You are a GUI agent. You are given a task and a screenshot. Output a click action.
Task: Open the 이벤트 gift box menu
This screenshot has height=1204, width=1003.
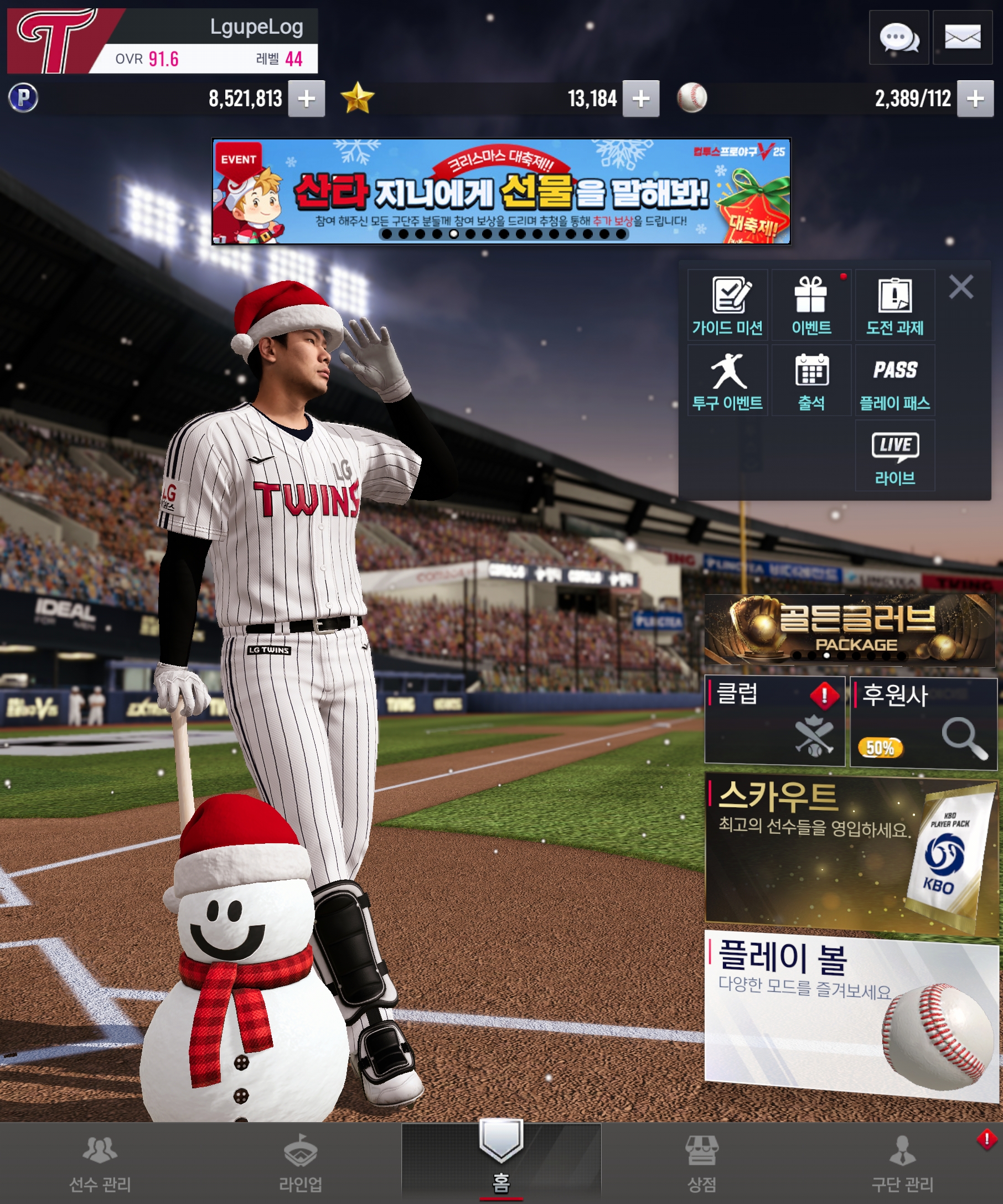(x=811, y=305)
